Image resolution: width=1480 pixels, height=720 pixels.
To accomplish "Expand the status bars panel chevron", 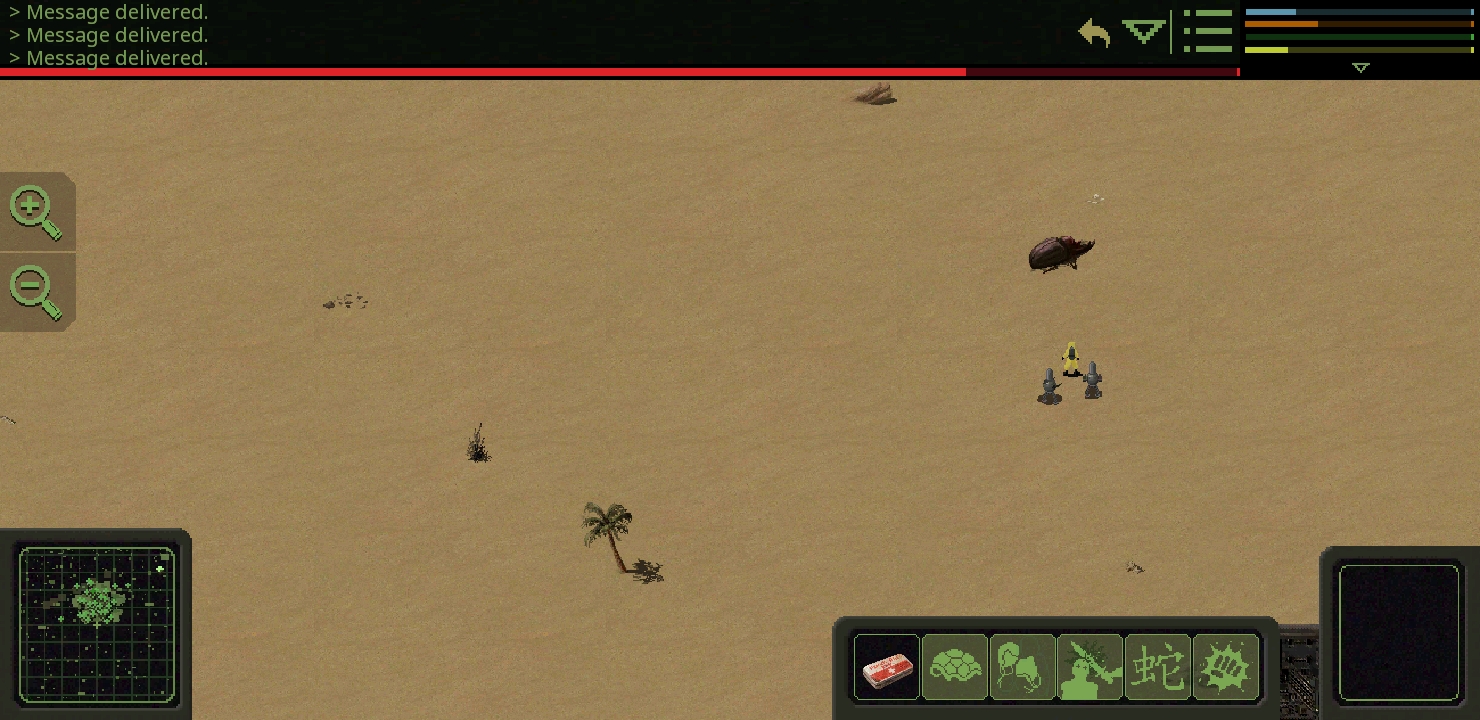I will [x=1360, y=67].
